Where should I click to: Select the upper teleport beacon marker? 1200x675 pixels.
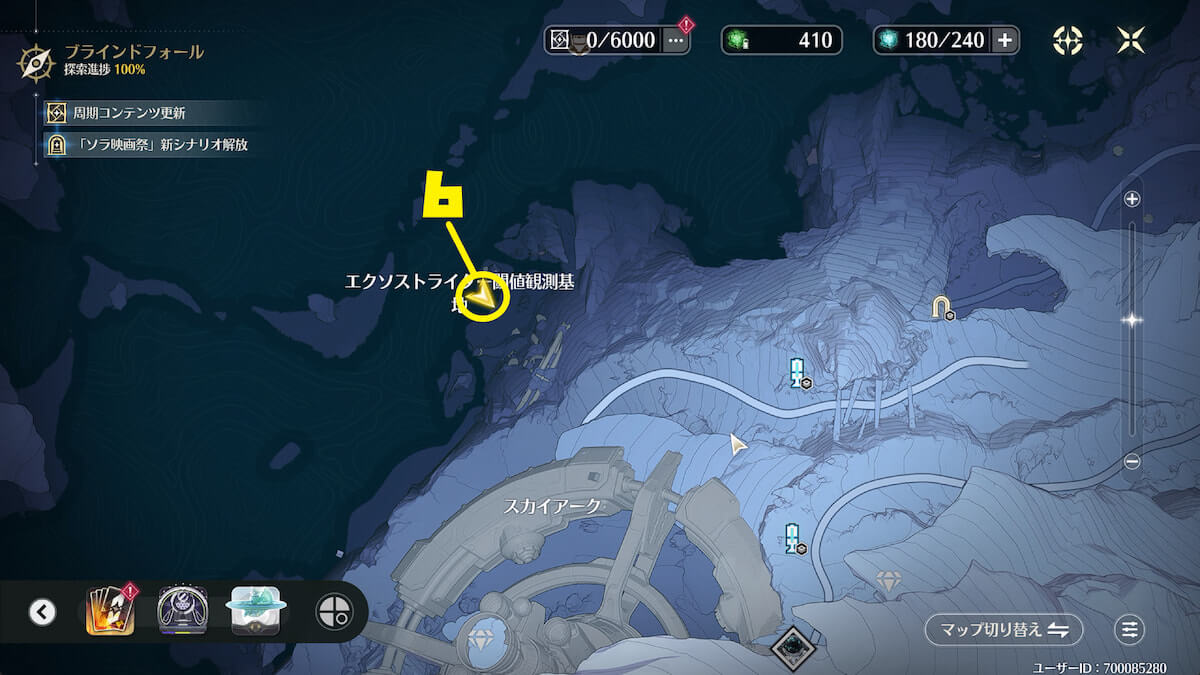tap(797, 371)
